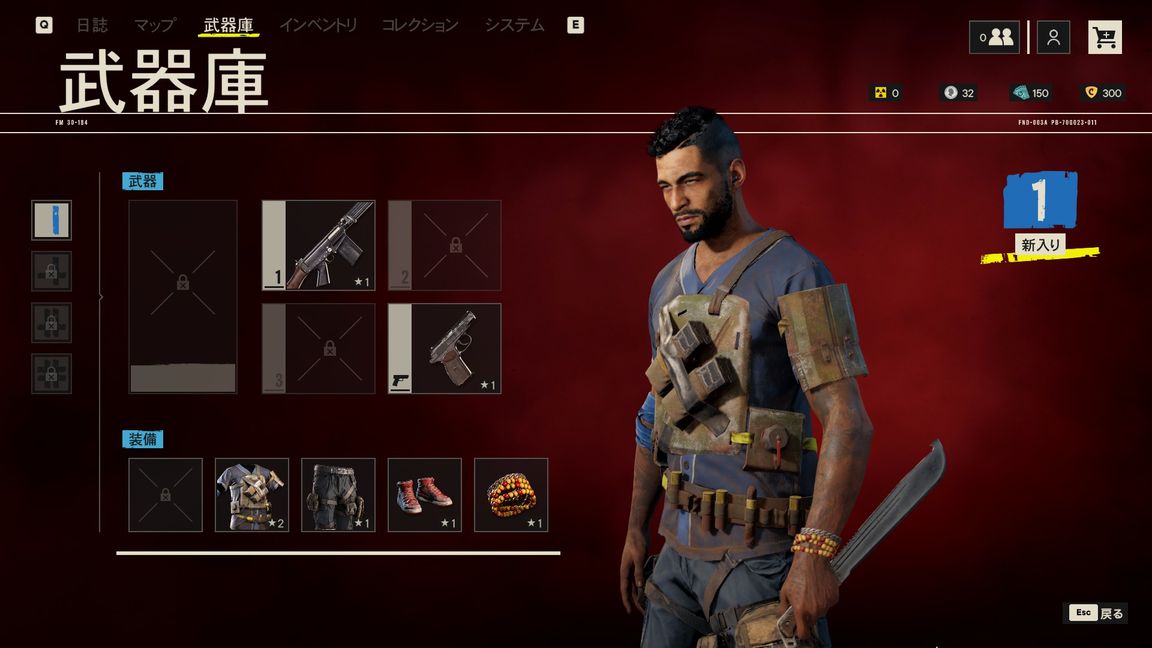Select the first blue loadout slot

51,220
